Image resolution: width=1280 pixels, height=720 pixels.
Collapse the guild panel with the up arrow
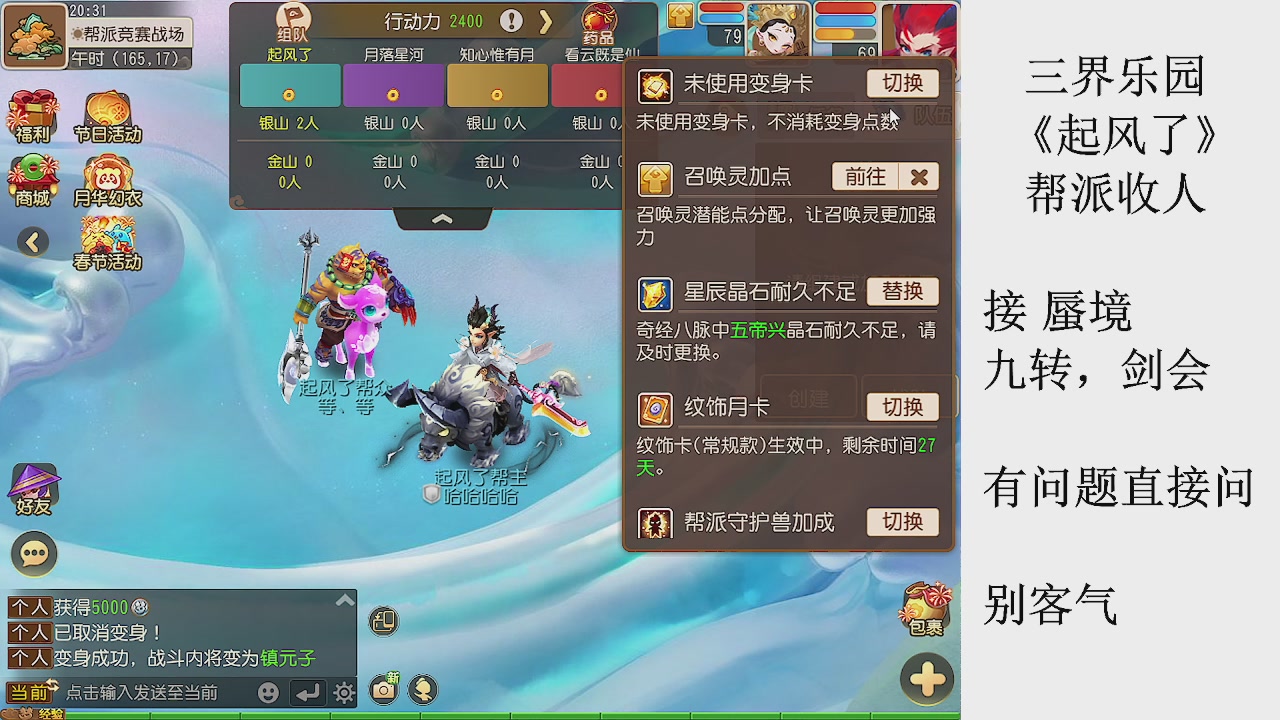[443, 218]
